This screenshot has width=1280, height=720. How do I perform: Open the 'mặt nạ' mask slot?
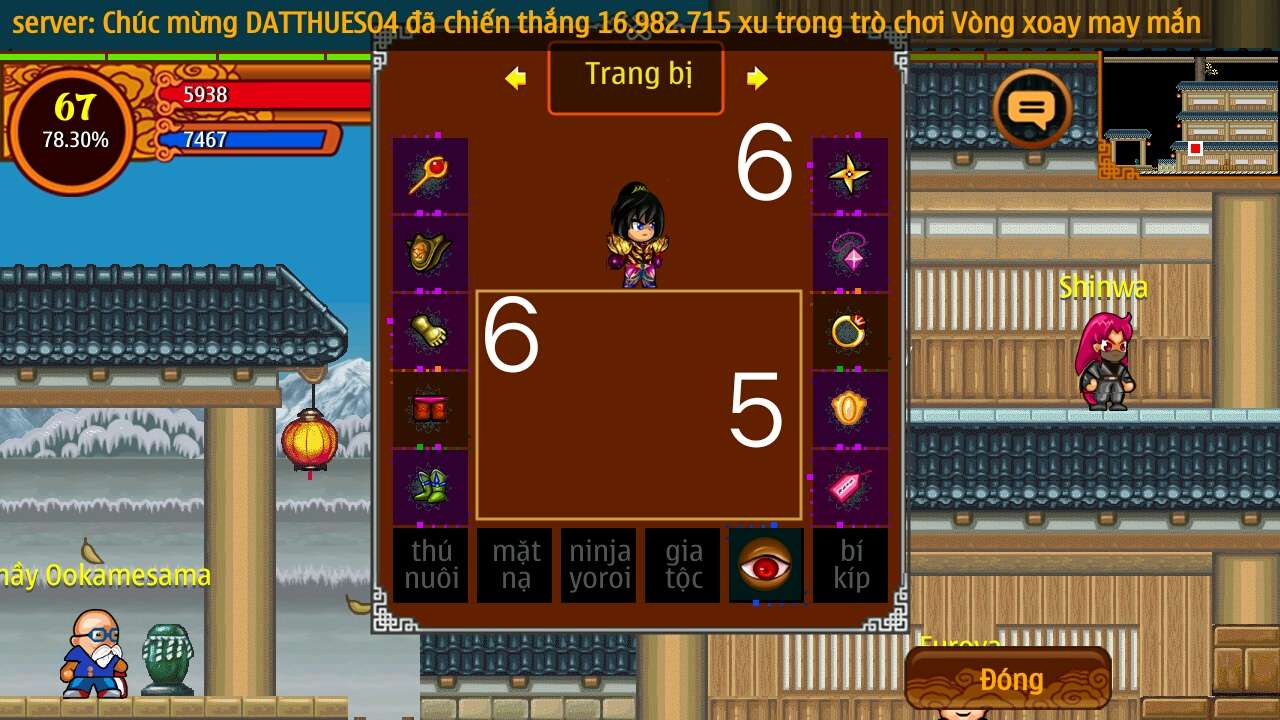[514, 565]
